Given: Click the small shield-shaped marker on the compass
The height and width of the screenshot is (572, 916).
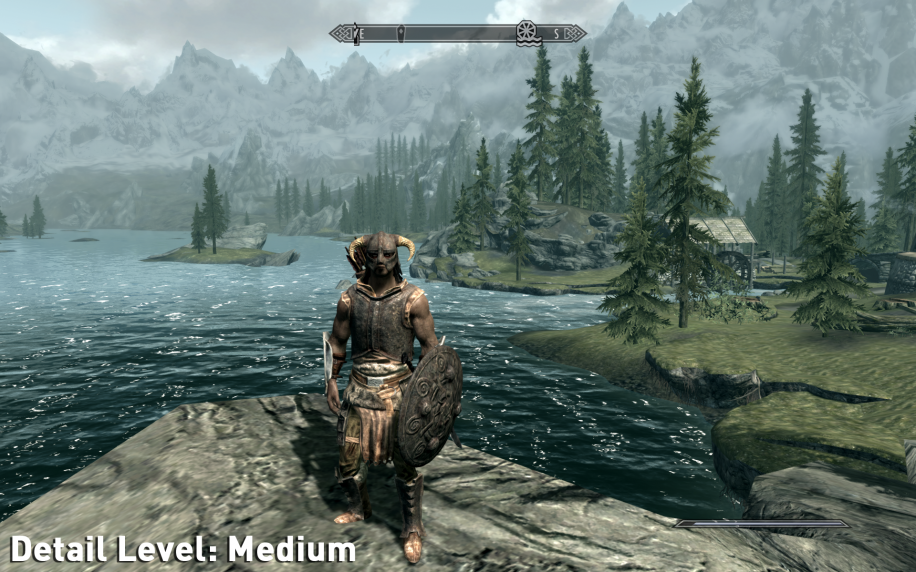Looking at the screenshot, I should point(401,34).
